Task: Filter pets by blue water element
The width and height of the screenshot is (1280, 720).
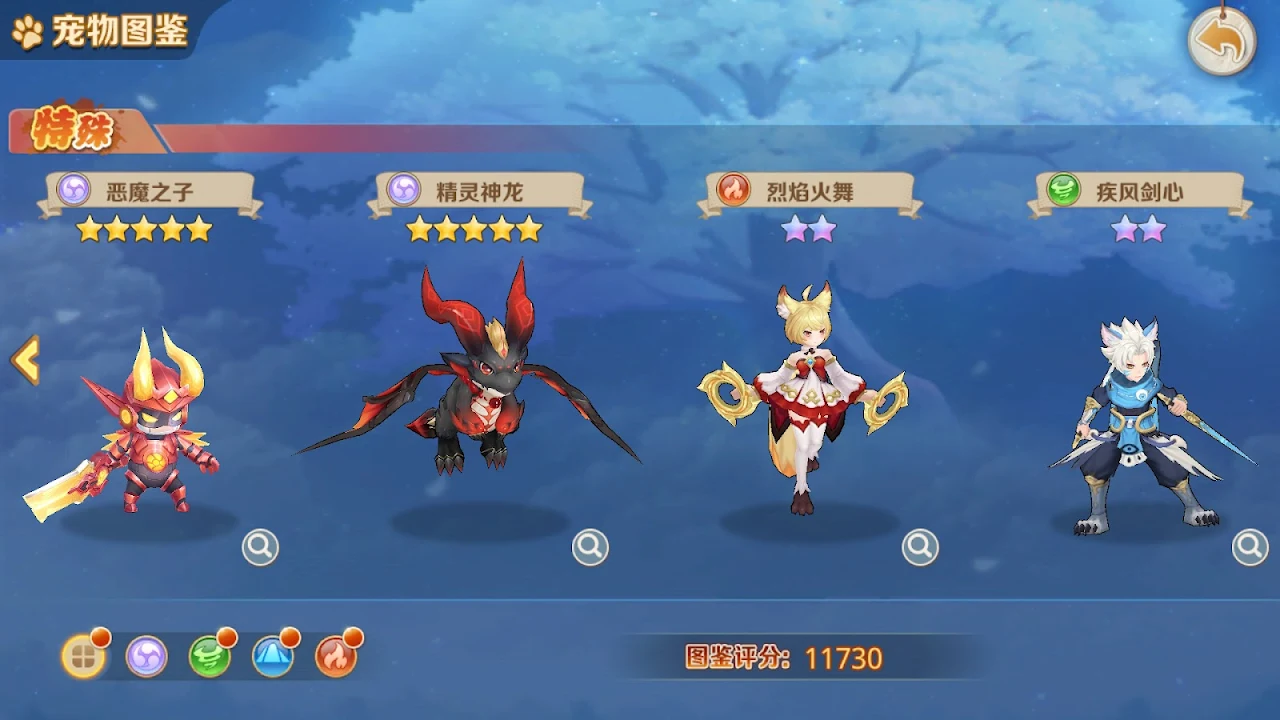Action: tap(273, 657)
